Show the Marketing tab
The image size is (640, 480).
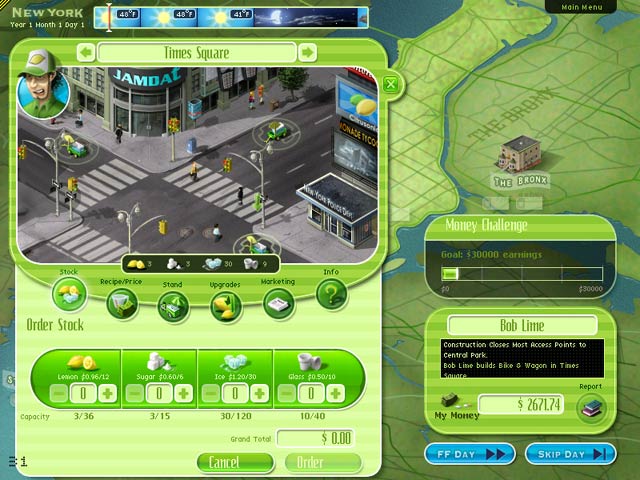pyautogui.click(x=279, y=304)
